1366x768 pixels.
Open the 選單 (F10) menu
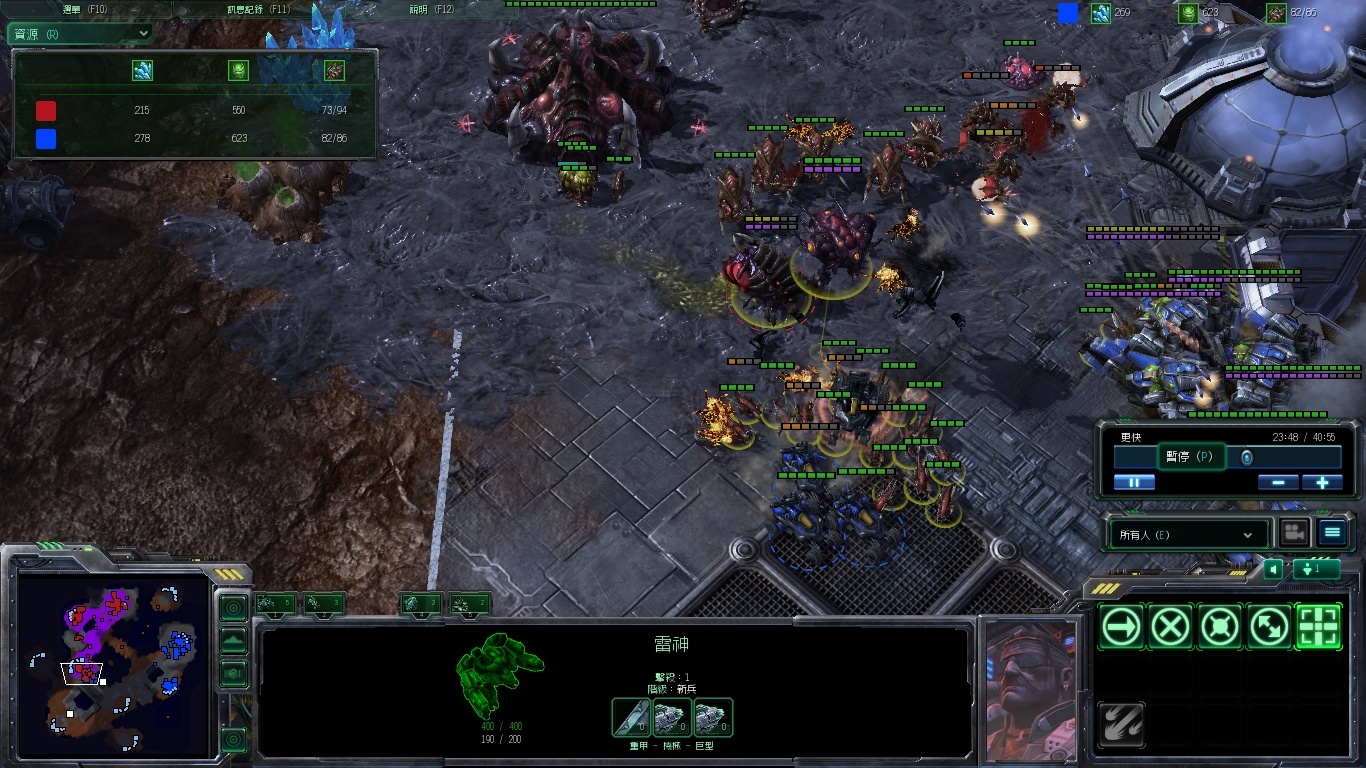tap(86, 9)
